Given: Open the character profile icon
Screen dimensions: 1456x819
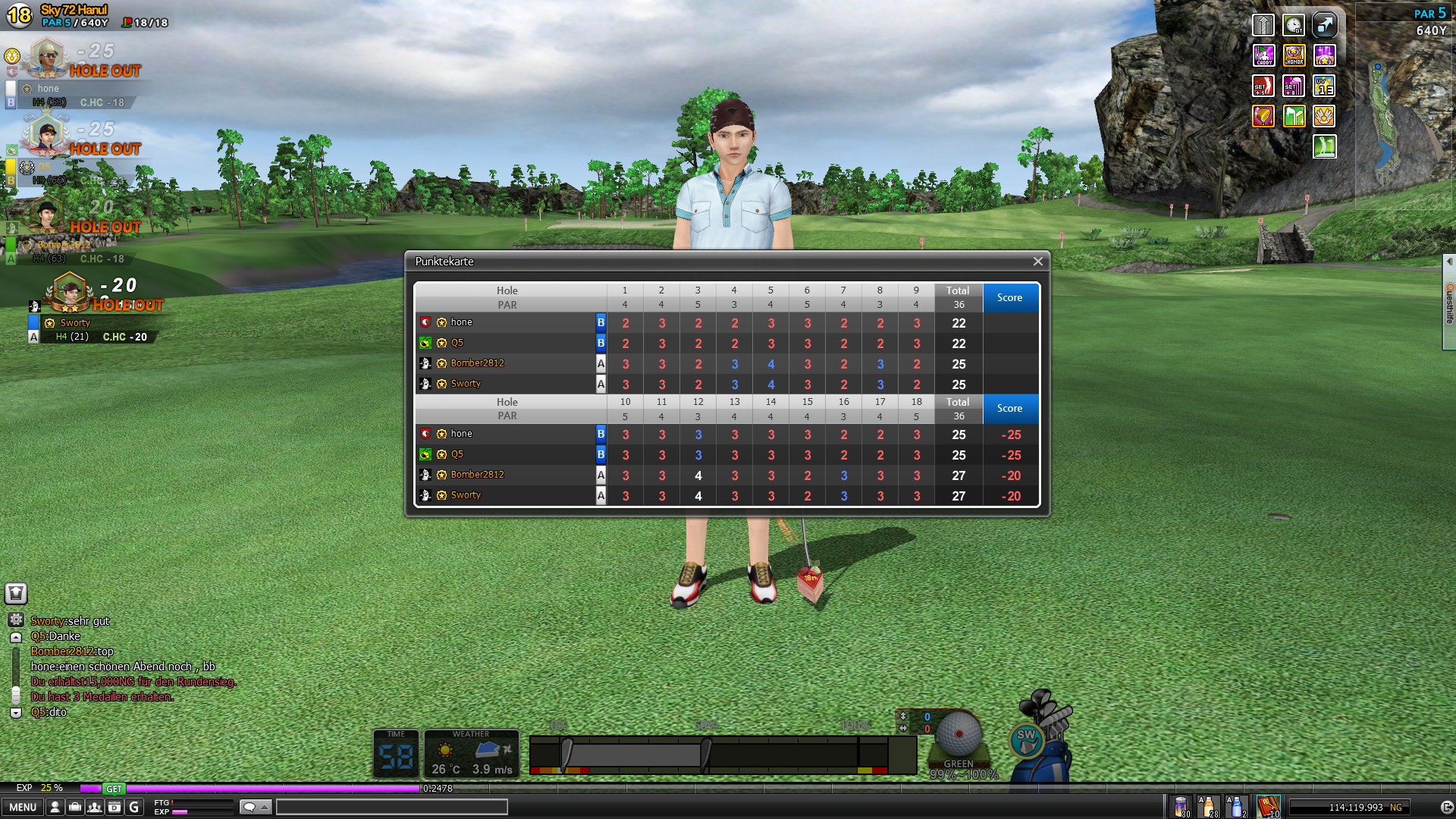Looking at the screenshot, I should (55, 807).
